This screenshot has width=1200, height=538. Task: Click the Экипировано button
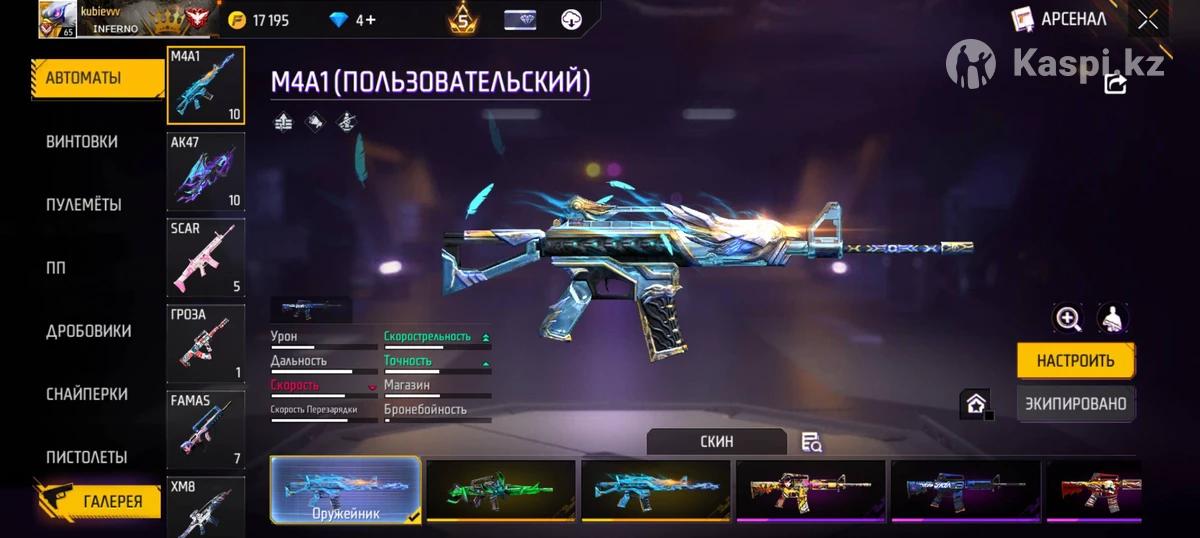[x=1076, y=404]
